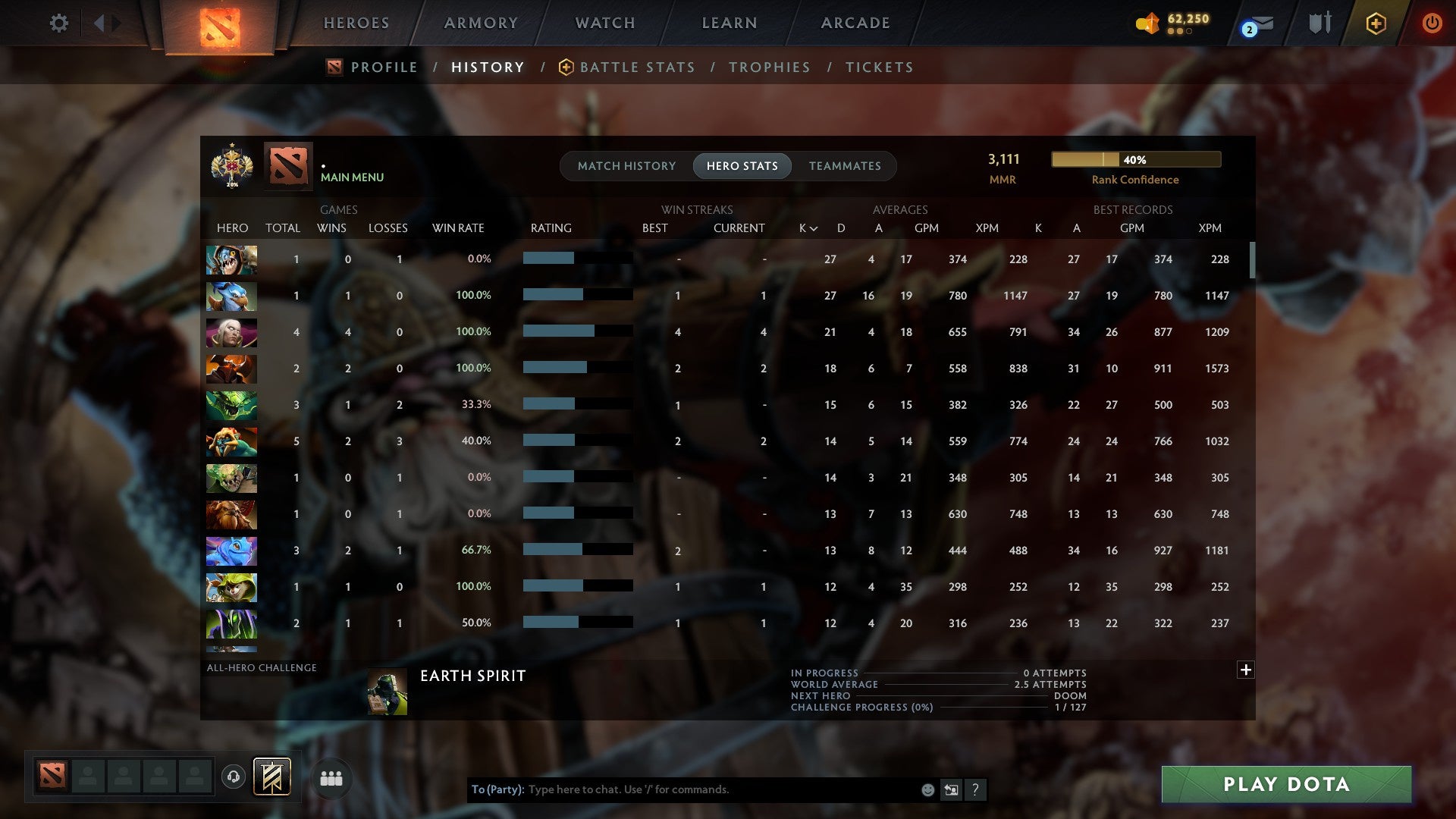Select Invoker's hero portrait in the stats list
1456x819 pixels.
point(231,332)
